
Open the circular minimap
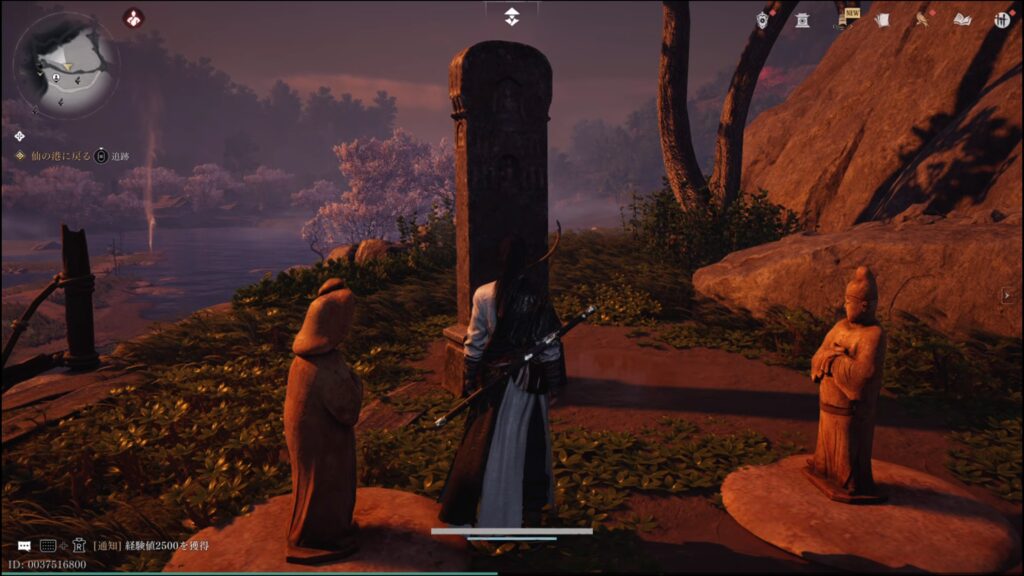click(66, 65)
